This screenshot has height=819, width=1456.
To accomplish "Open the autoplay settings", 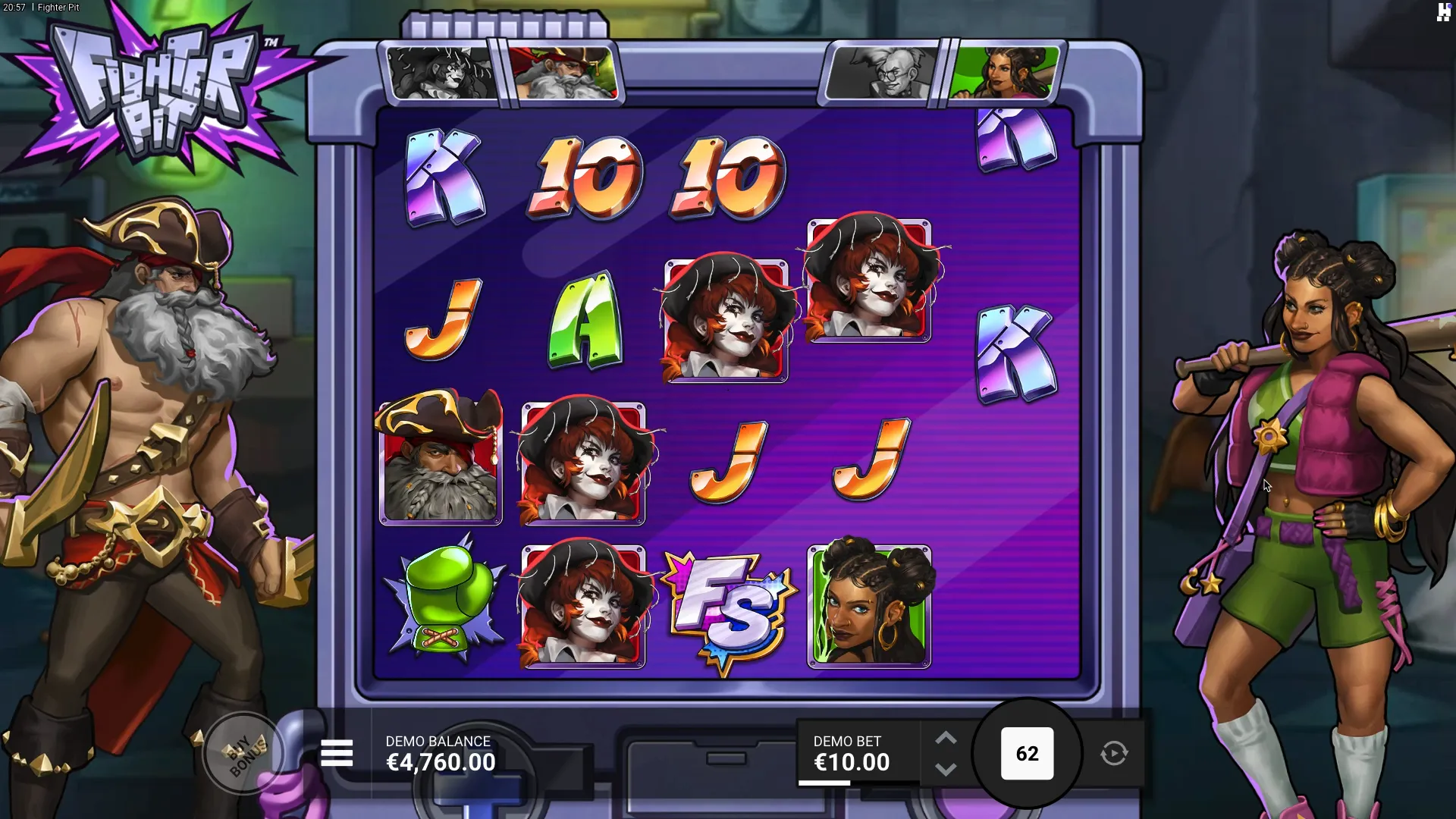I will pyautogui.click(x=1114, y=753).
